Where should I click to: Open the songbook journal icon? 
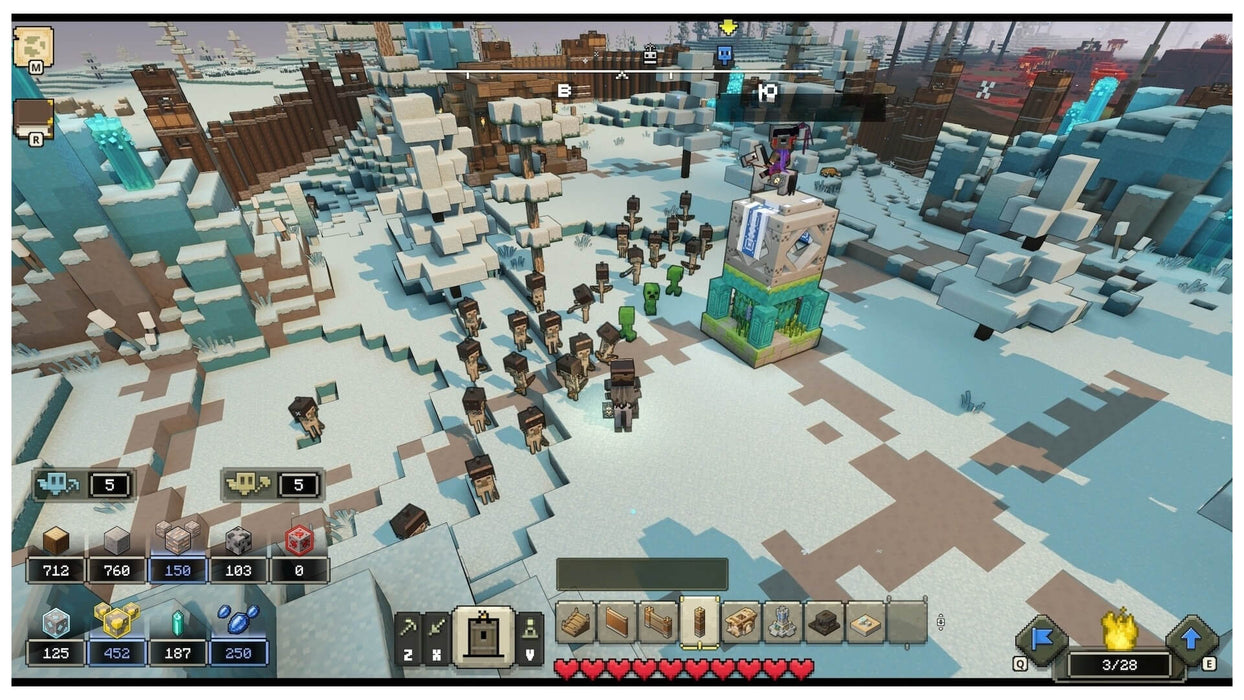[32, 118]
